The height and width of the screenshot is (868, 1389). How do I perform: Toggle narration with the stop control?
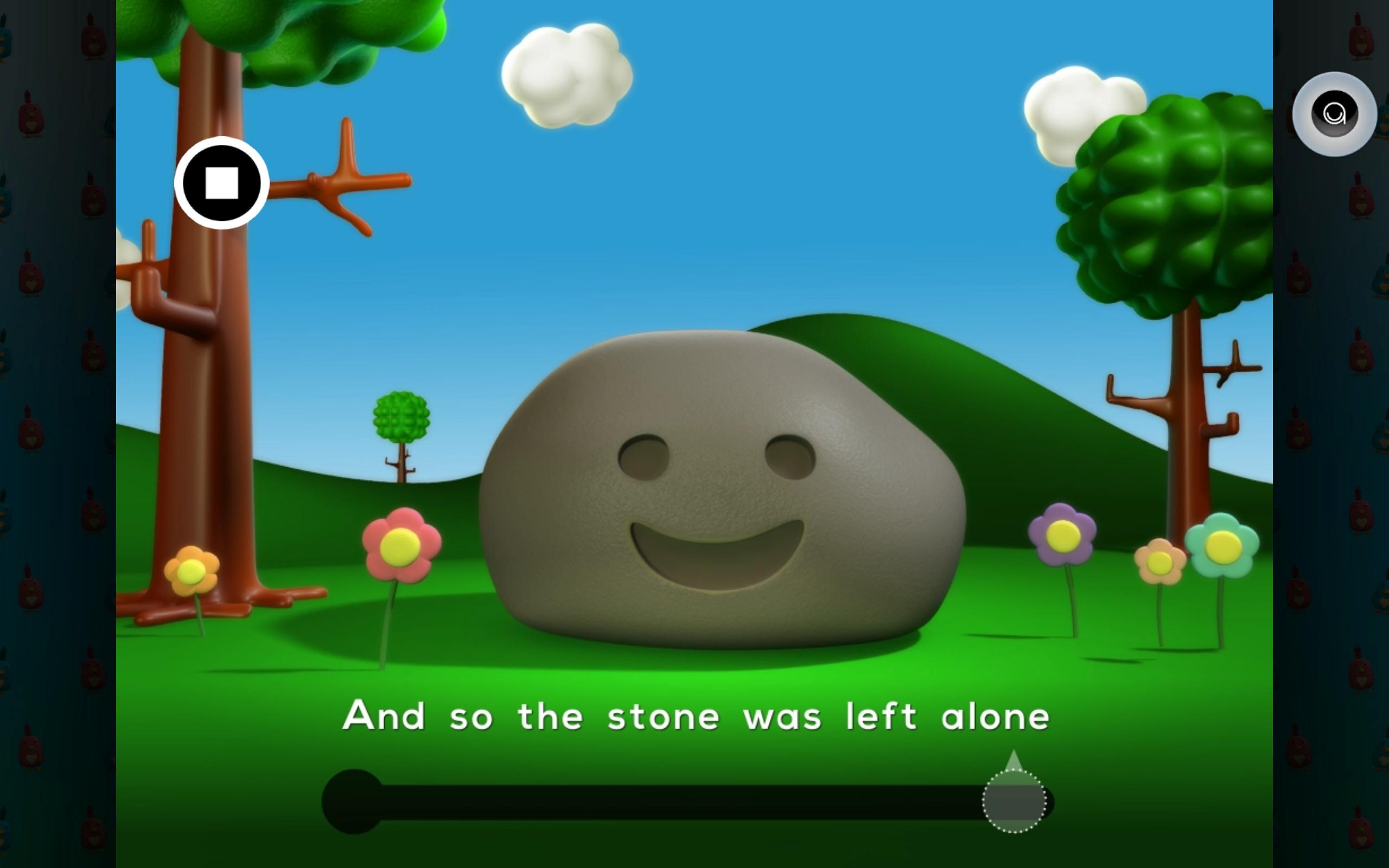pos(222,183)
